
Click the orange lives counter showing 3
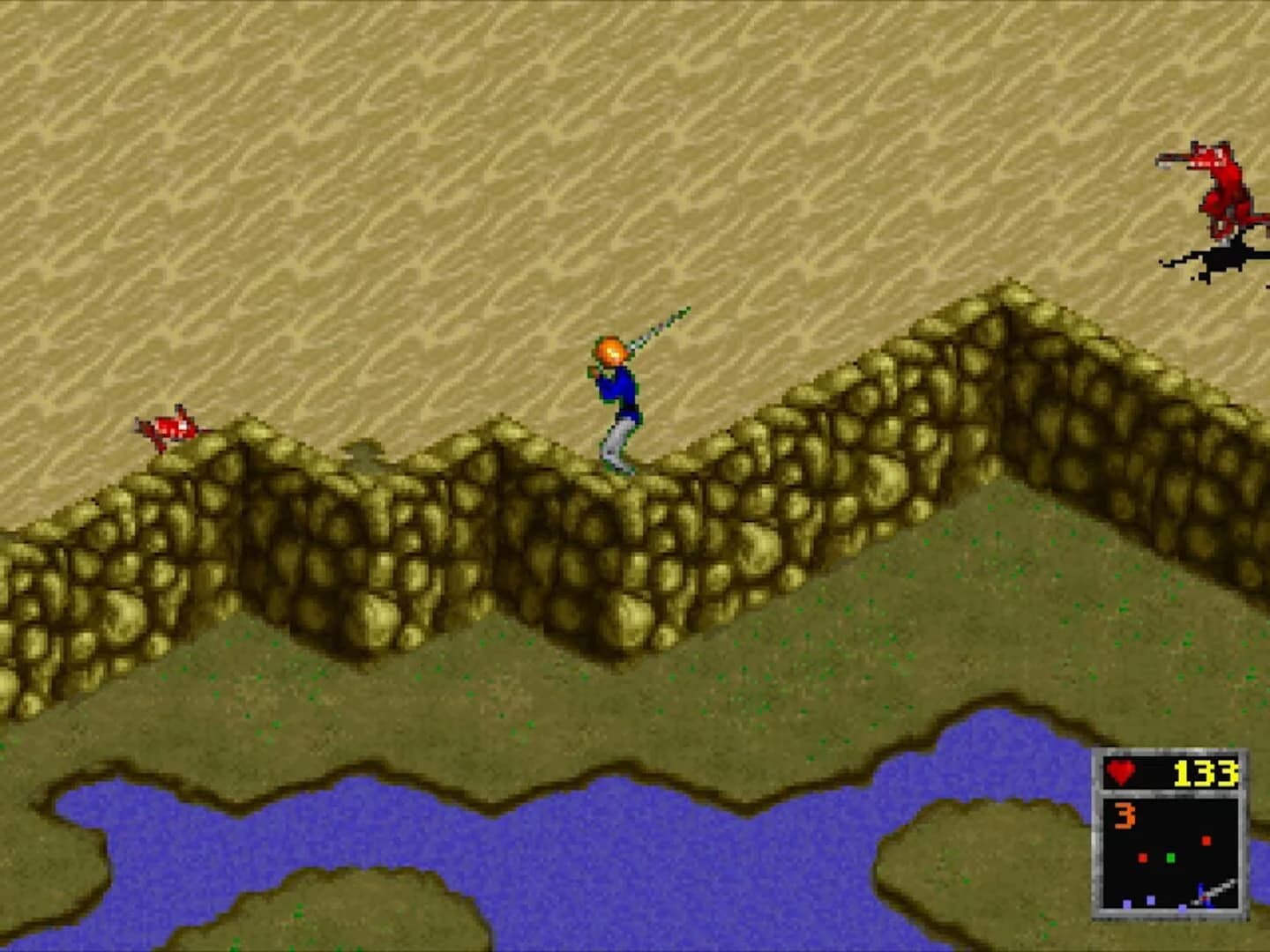[1124, 814]
